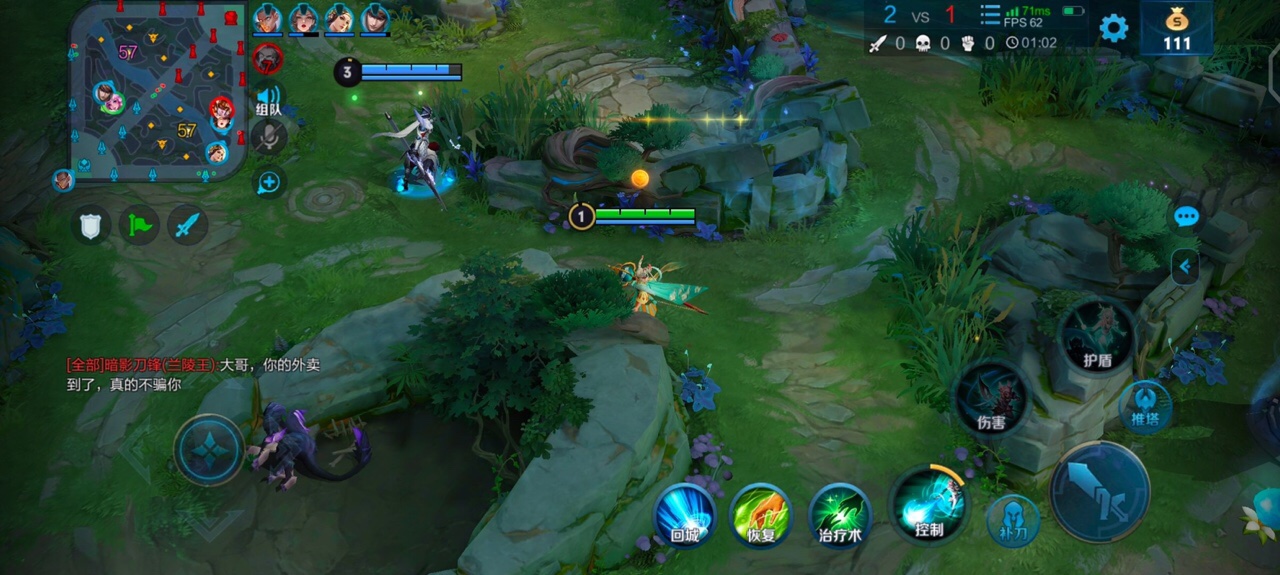Image resolution: width=1280 pixels, height=575 pixels.
Task: Tap the sword basic attack button
Action: pos(1099,491)
